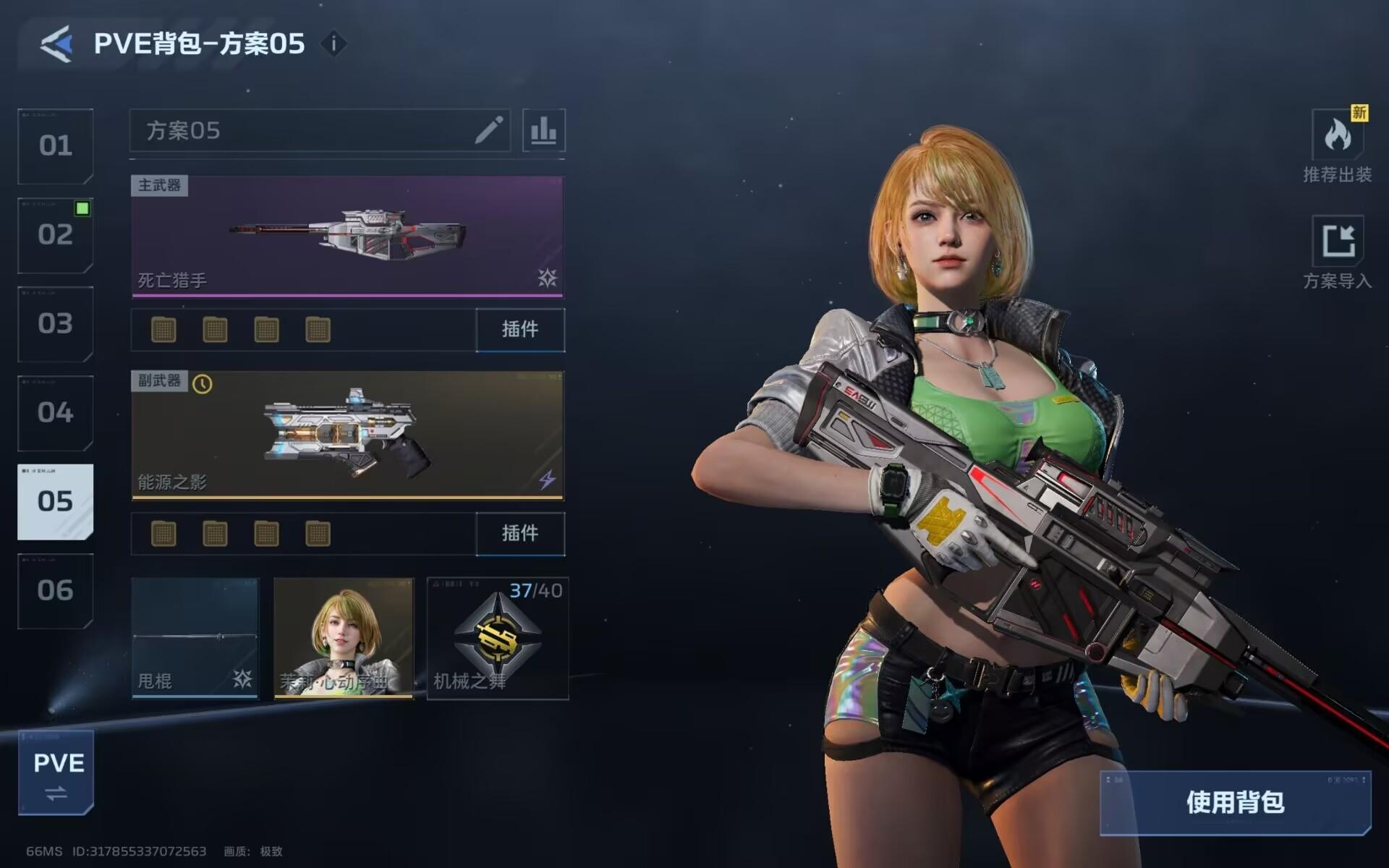The width and height of the screenshot is (1389, 868).
Task: Select the 甩棍 melee weapon slot
Action: click(x=195, y=637)
